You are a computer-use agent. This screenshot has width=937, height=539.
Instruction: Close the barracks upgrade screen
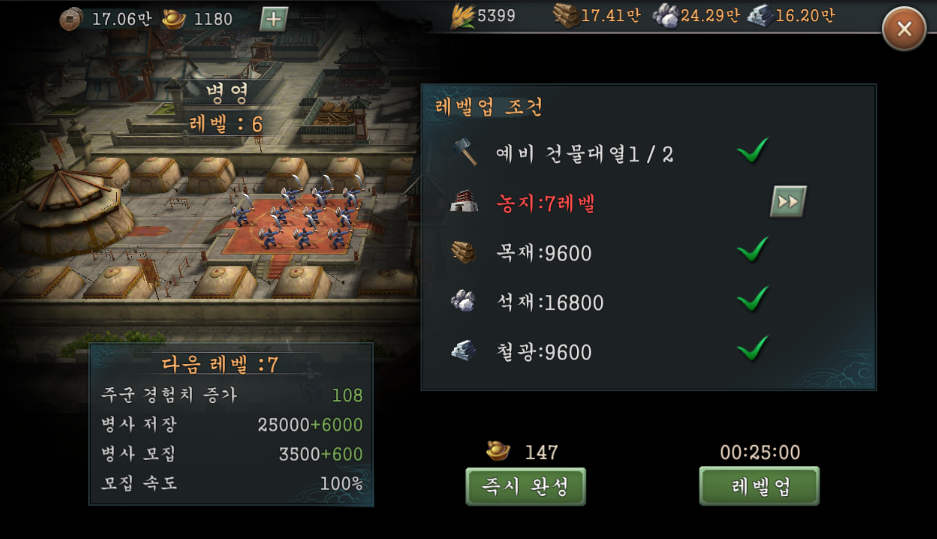tap(904, 30)
